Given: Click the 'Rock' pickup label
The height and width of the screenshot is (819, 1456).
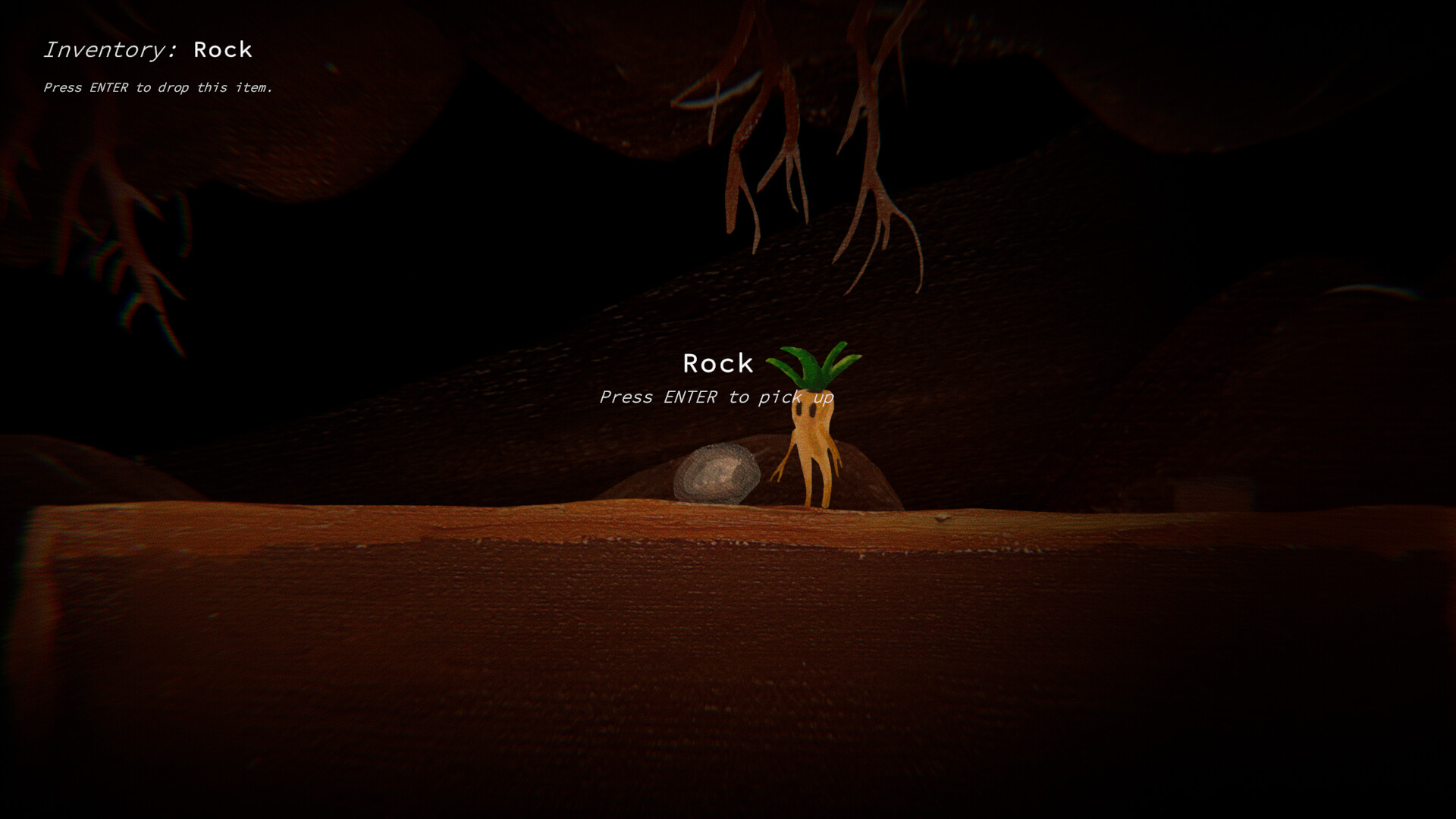Looking at the screenshot, I should [718, 364].
